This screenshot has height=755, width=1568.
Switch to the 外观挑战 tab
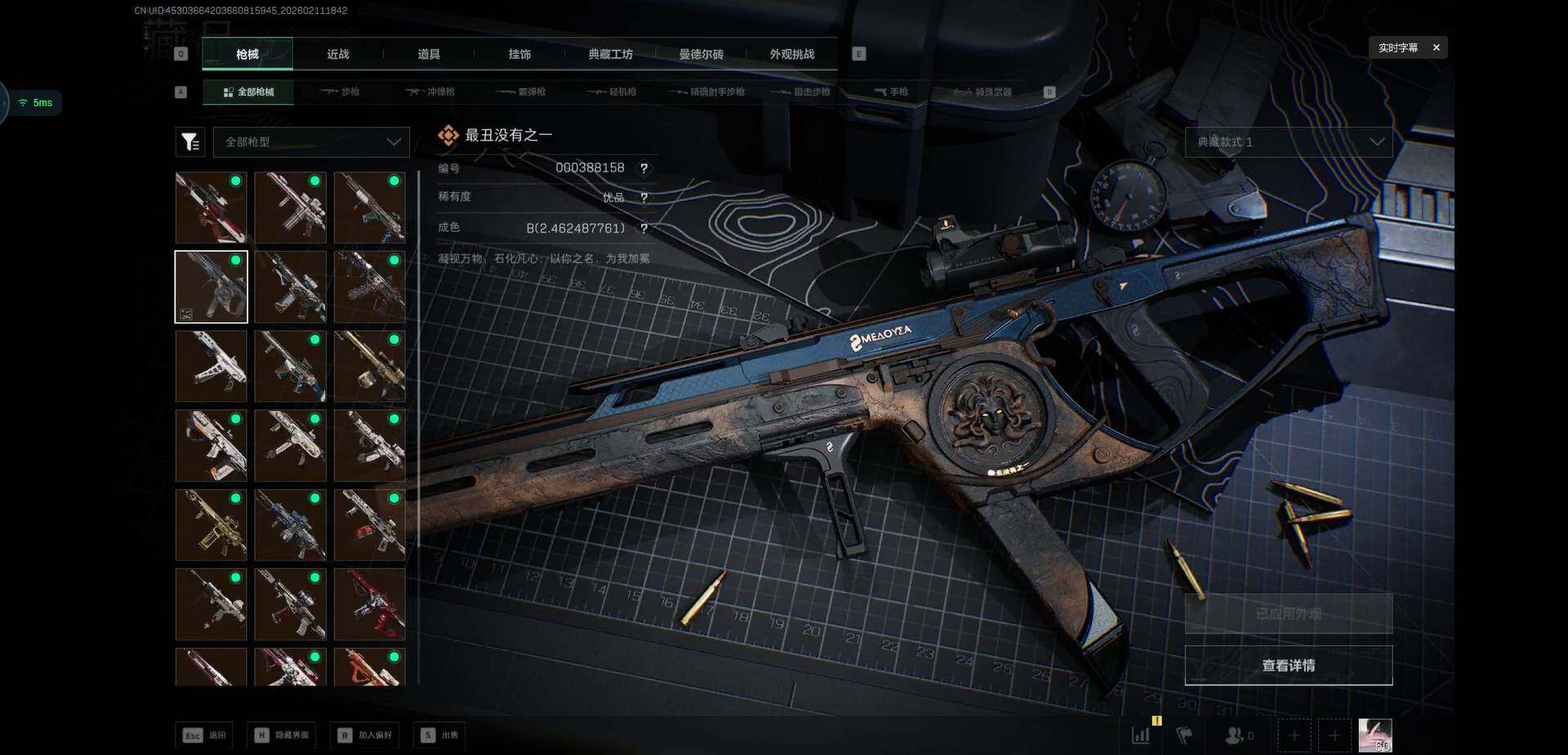(791, 54)
